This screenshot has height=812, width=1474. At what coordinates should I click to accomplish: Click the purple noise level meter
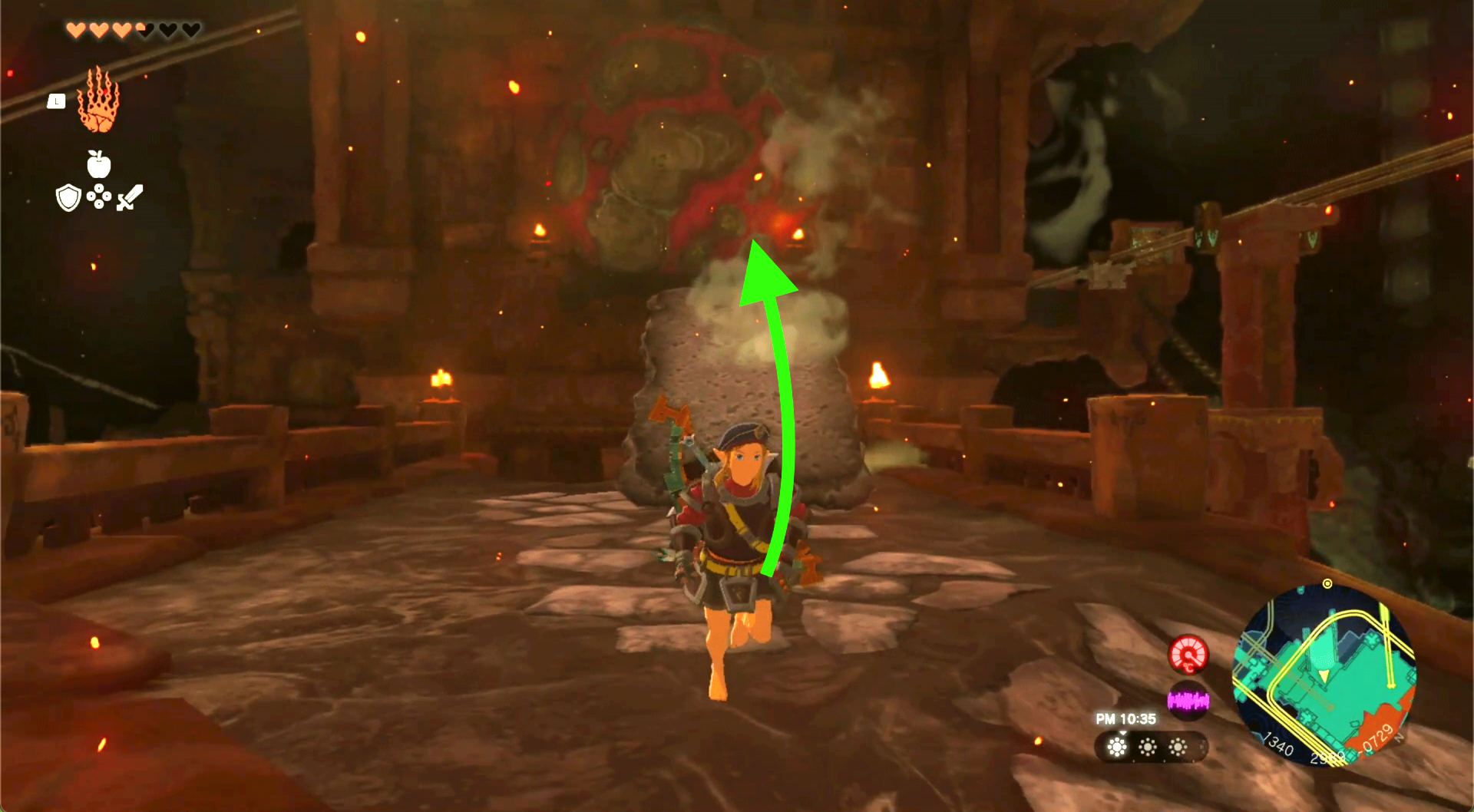[x=1188, y=701]
